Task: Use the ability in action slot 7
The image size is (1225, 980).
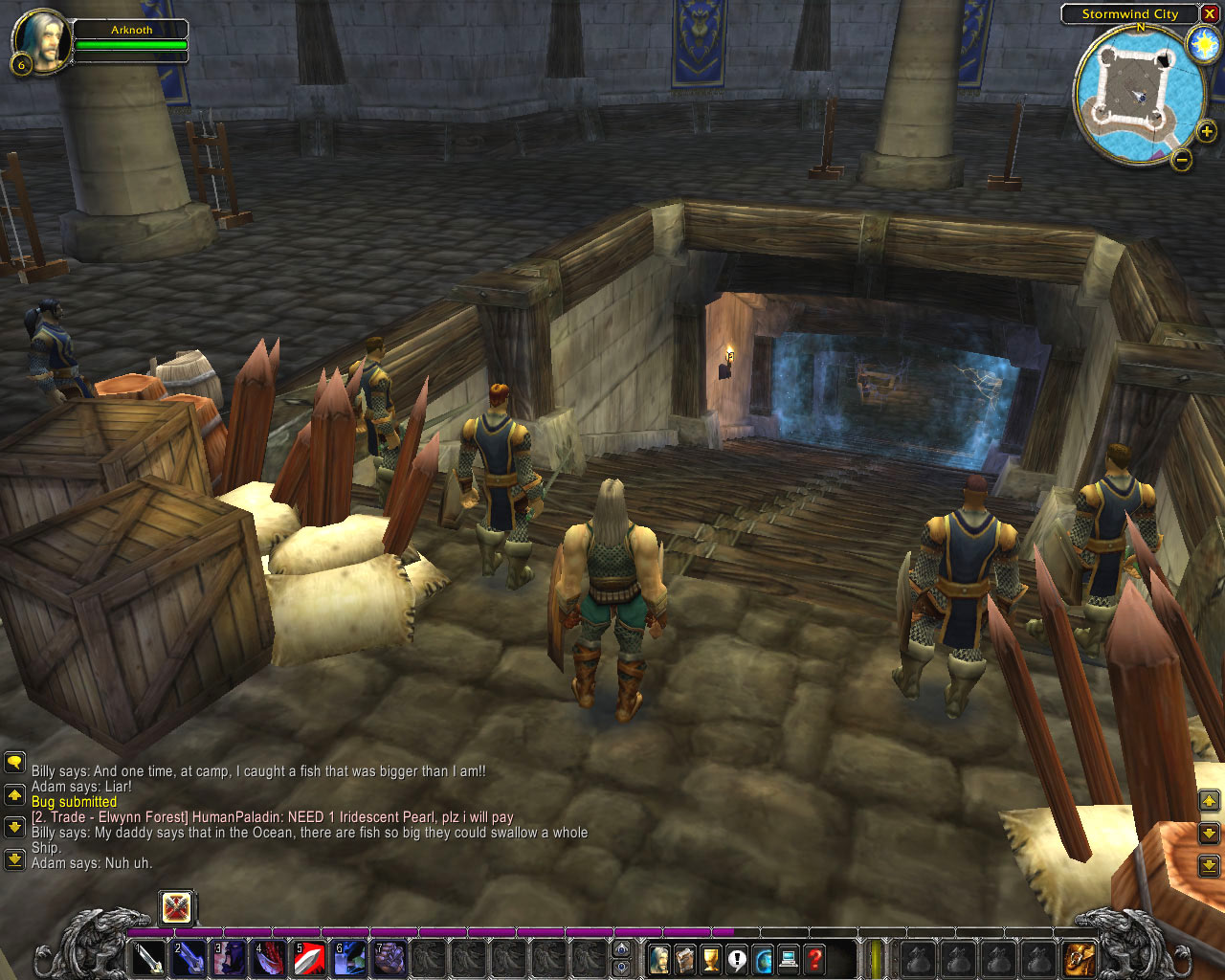Action: click(387, 958)
